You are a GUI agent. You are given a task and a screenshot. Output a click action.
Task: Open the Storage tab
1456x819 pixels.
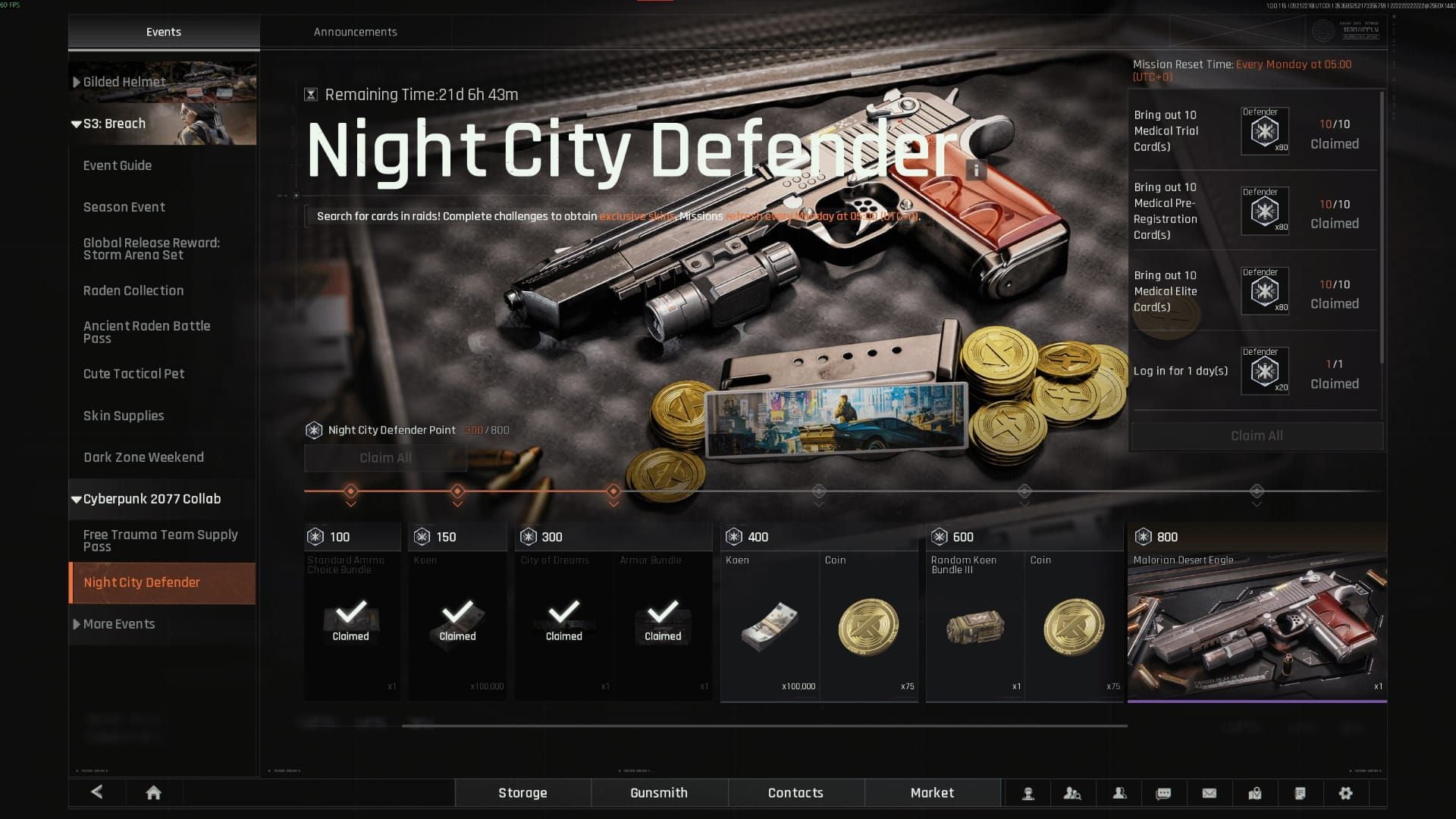(x=522, y=793)
